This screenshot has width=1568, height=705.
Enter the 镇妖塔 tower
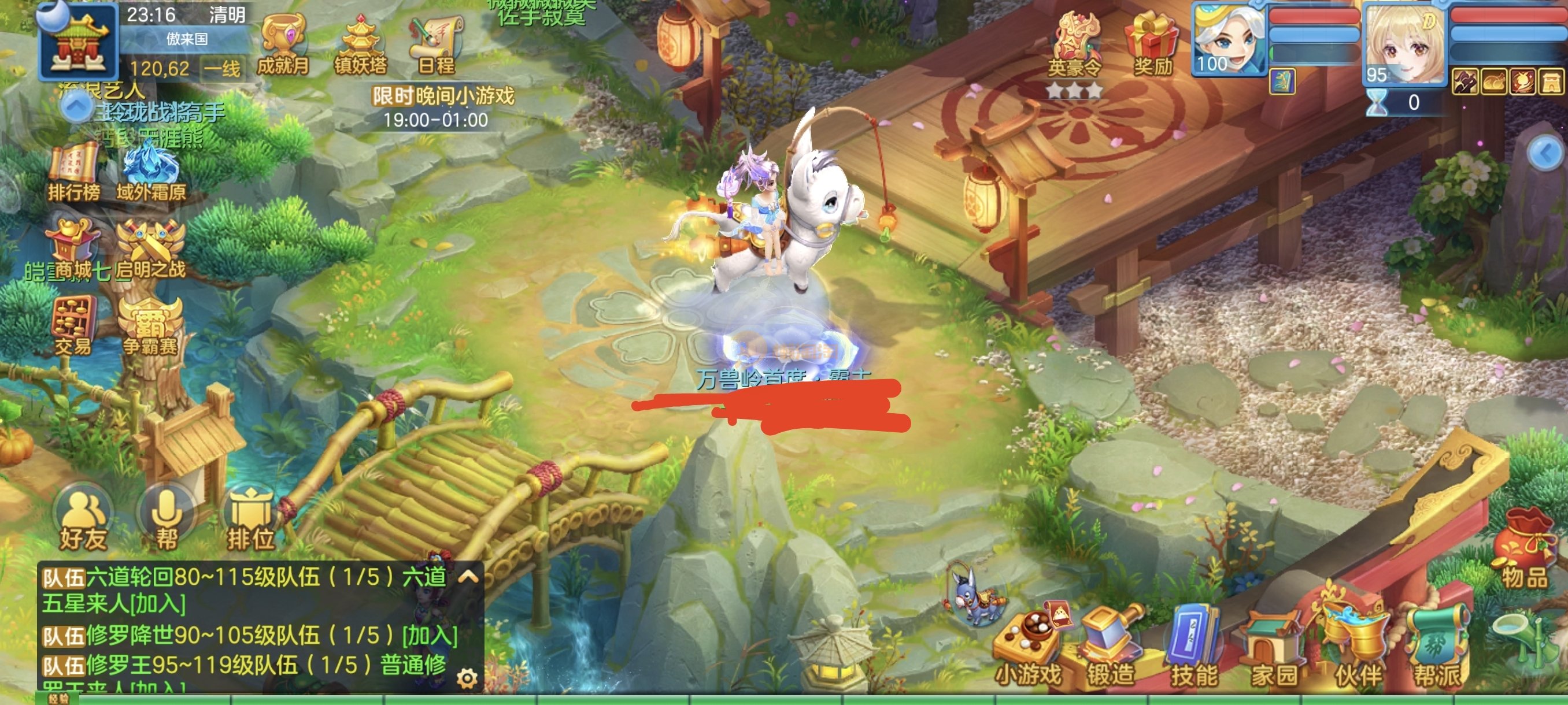point(360,44)
